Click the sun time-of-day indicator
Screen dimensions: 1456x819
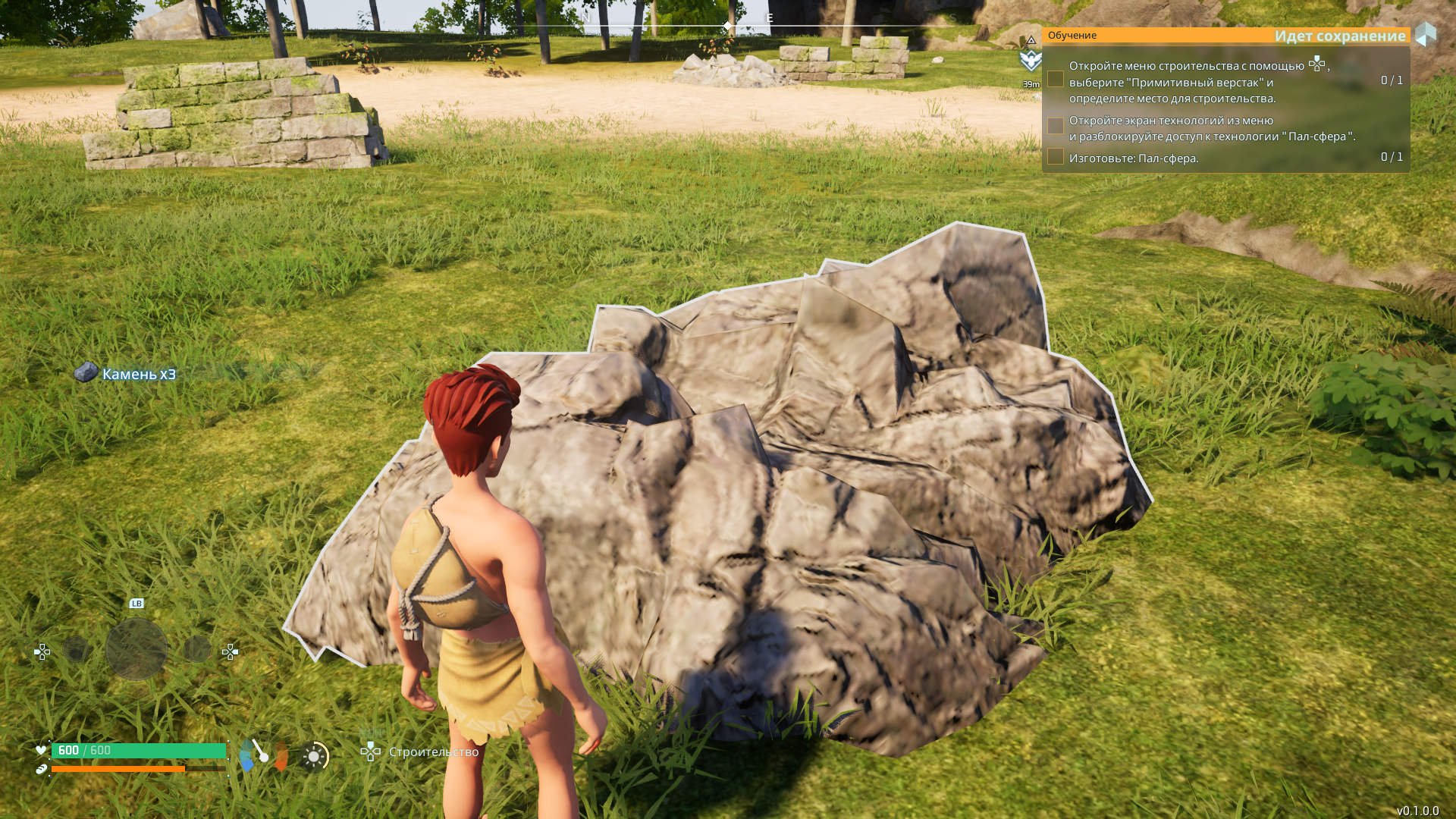coord(314,756)
